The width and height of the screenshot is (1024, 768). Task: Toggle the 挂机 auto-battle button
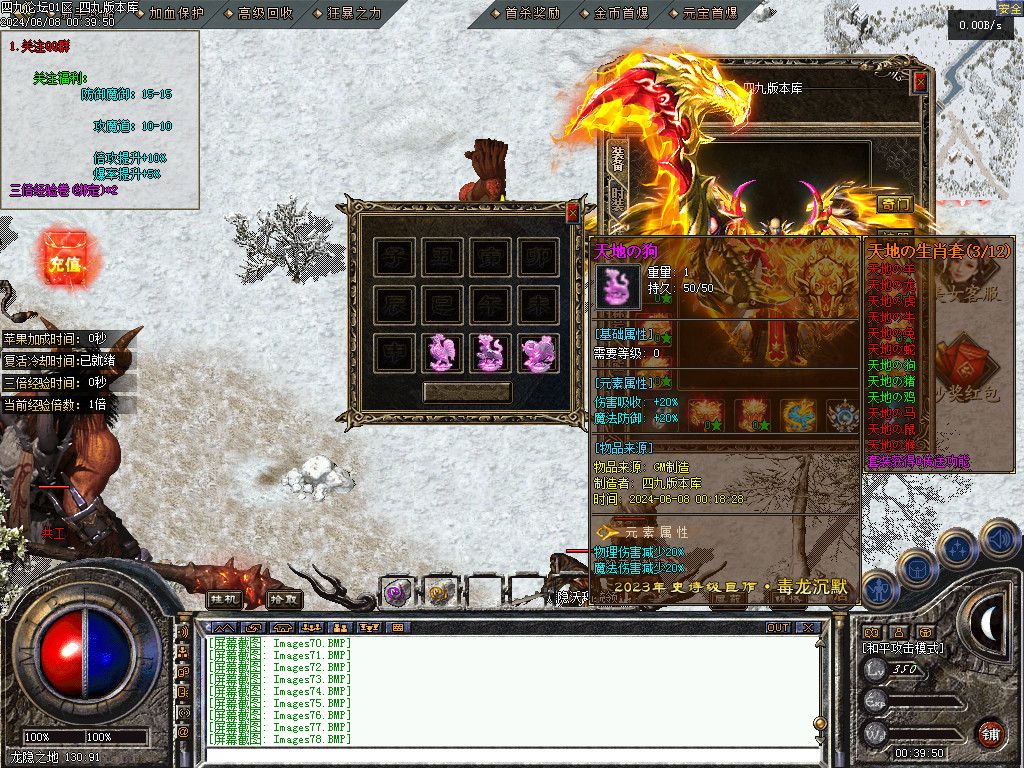224,599
